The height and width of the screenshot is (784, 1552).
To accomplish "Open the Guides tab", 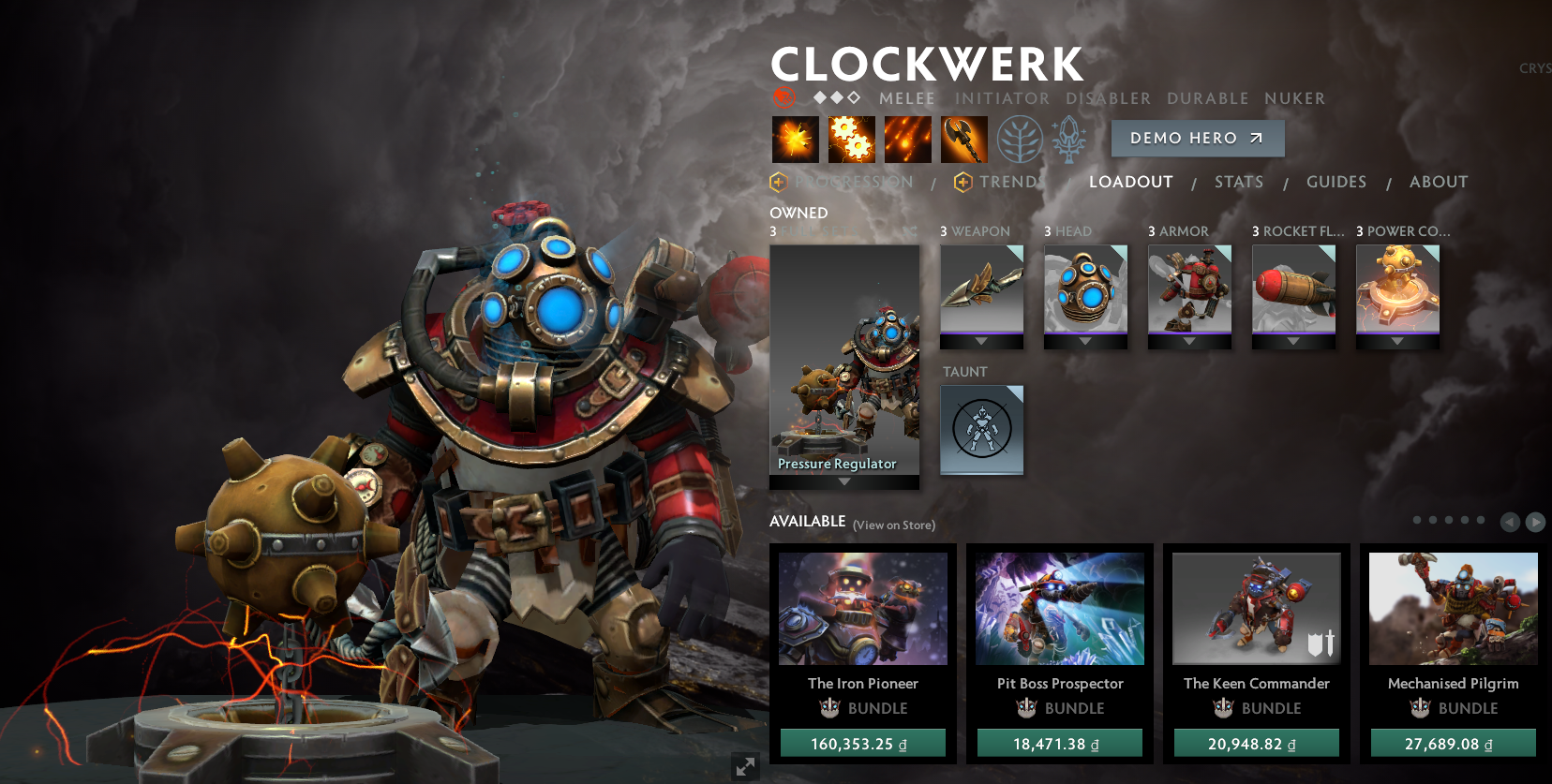I will (x=1336, y=182).
